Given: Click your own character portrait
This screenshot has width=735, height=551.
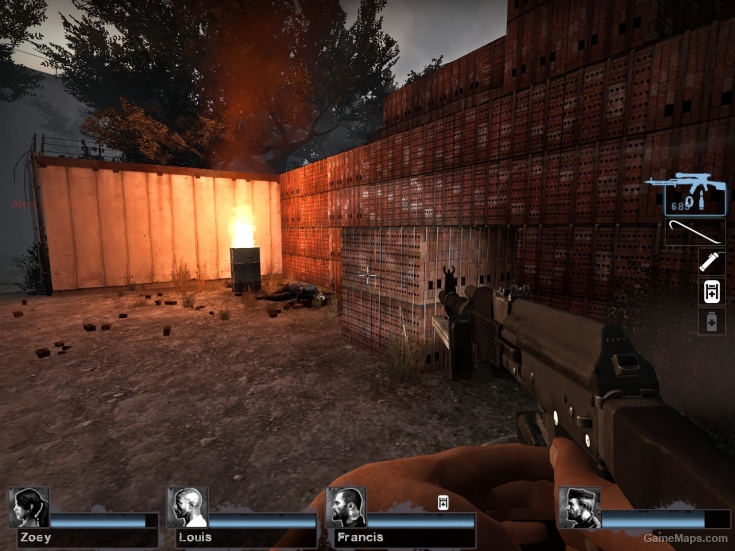Looking at the screenshot, I should tap(579, 508).
